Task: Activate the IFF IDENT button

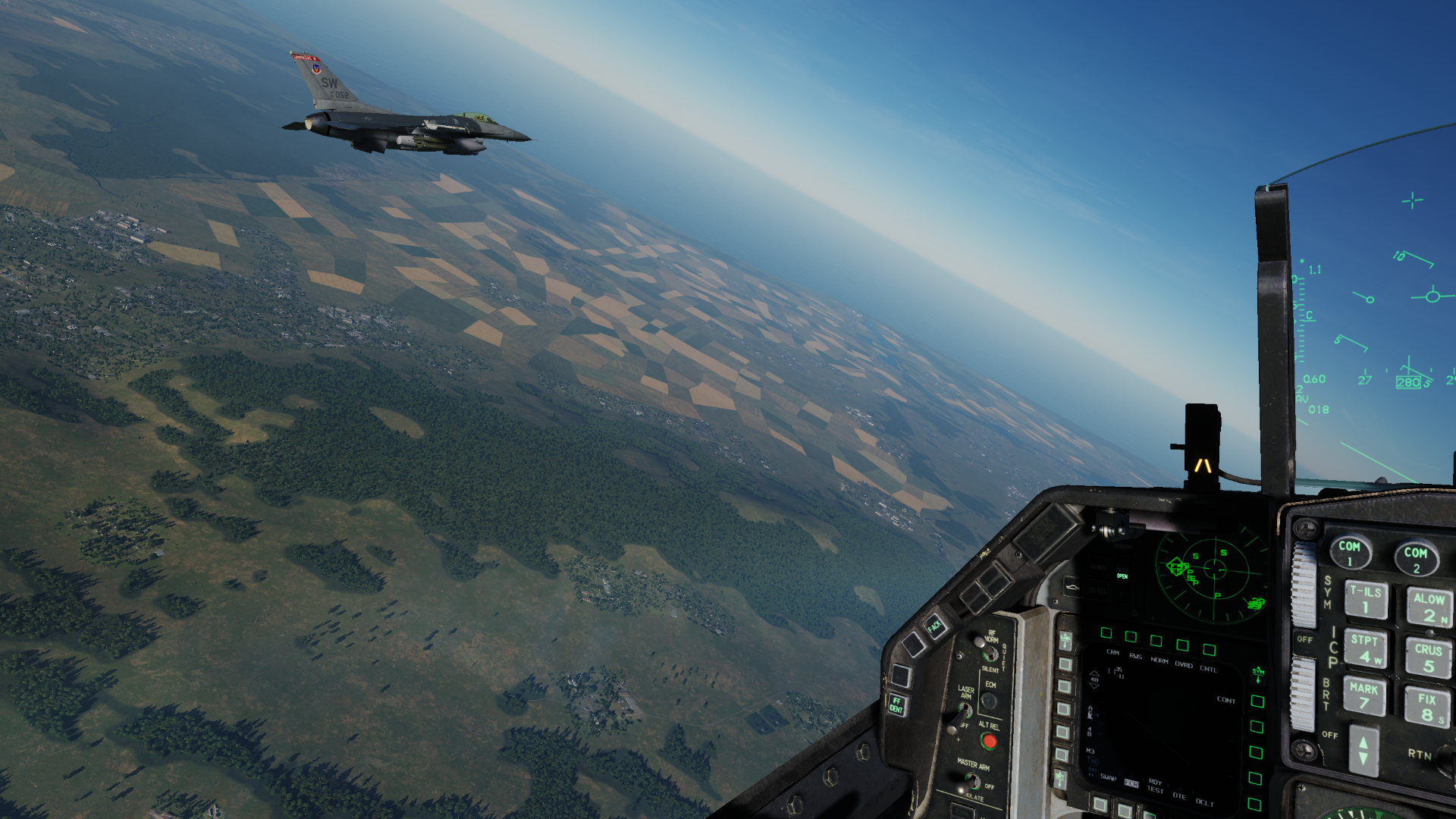Action: point(896,704)
